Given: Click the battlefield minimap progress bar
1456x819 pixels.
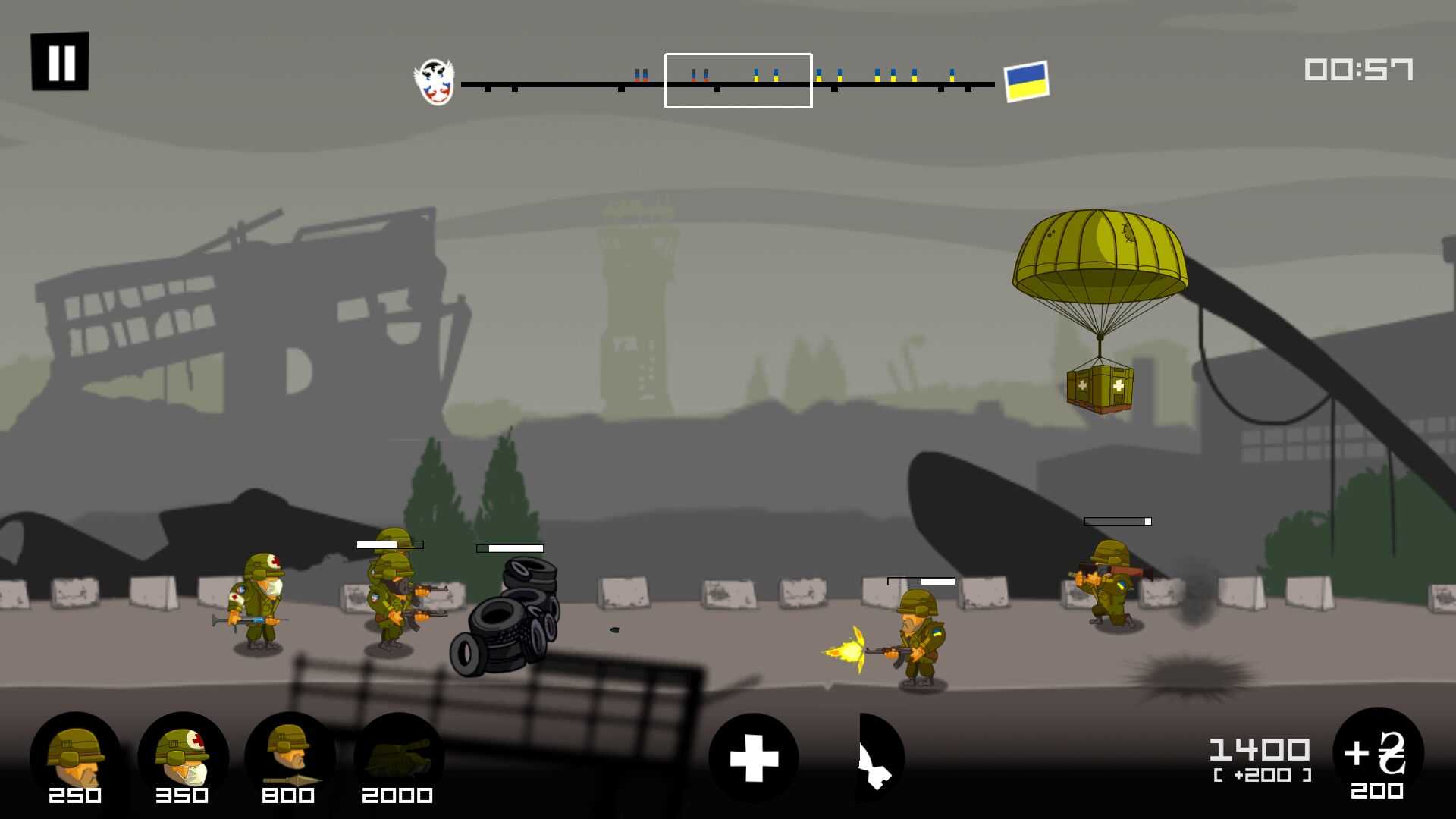Looking at the screenshot, I should click(x=728, y=83).
